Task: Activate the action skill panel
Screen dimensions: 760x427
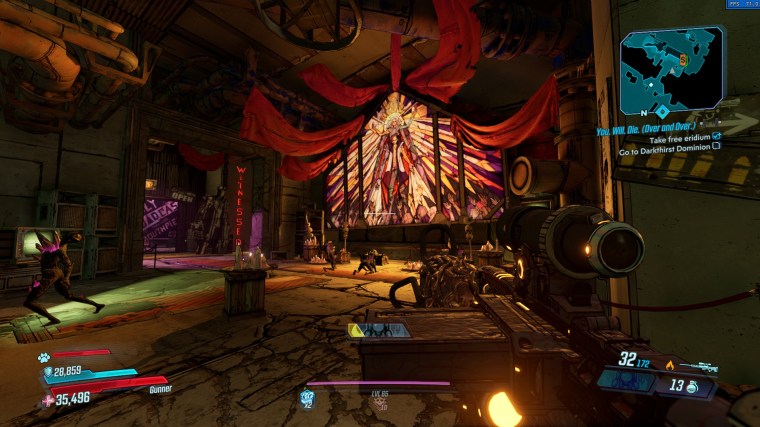Action: pyautogui.click(x=626, y=381)
